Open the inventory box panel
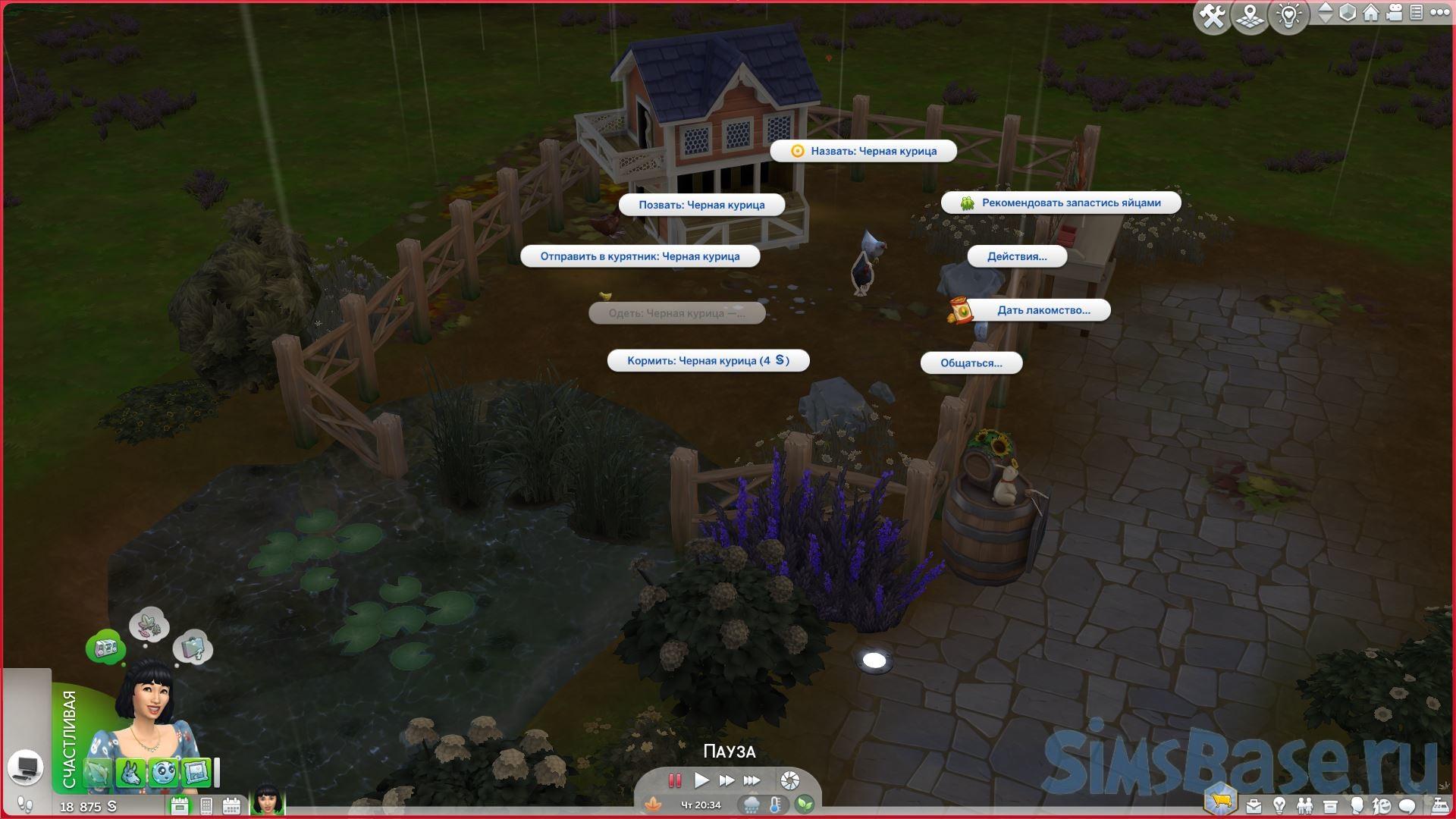 coord(1330,805)
